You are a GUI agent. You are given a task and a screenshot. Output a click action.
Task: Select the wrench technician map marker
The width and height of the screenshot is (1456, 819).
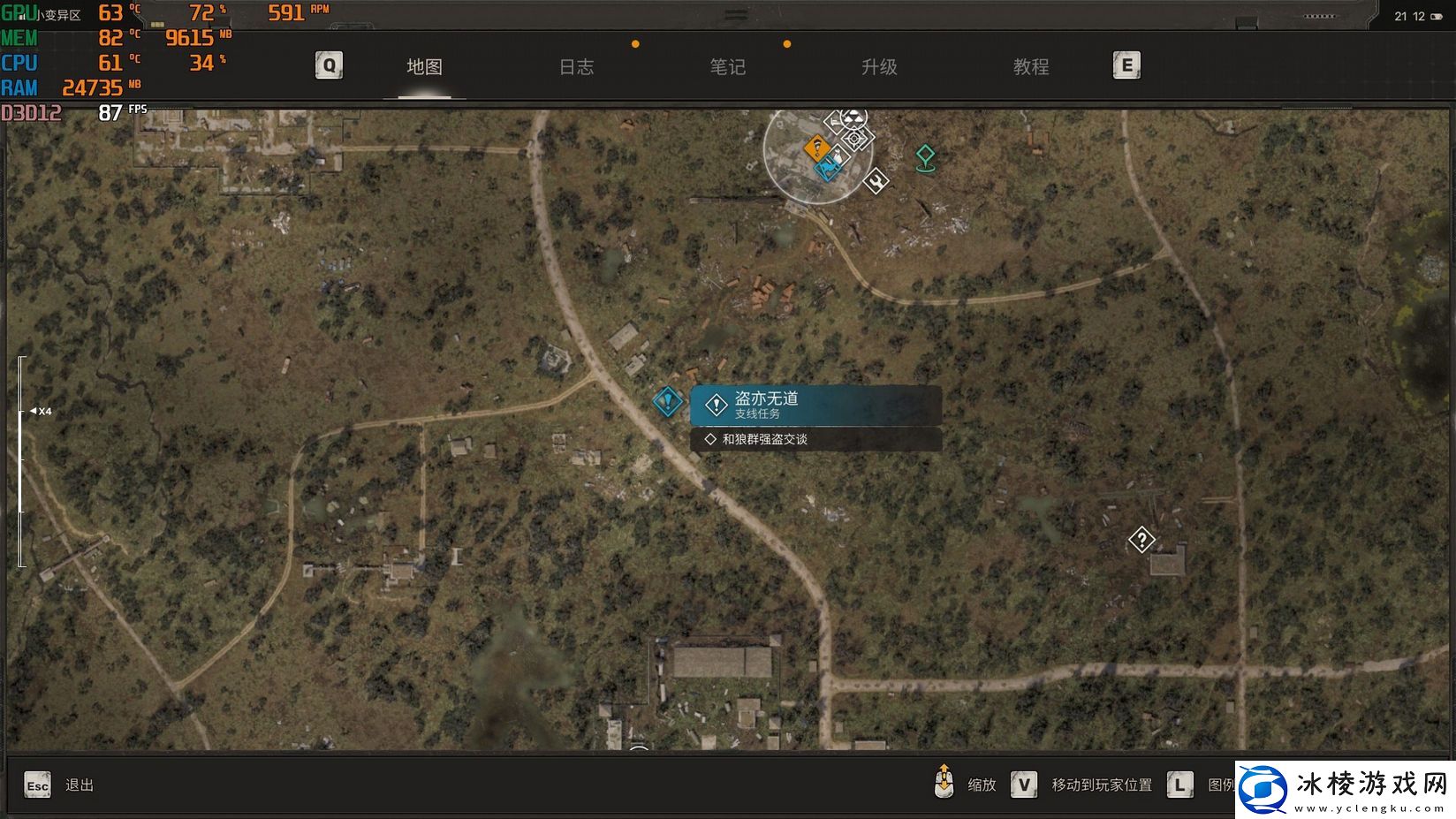[876, 180]
